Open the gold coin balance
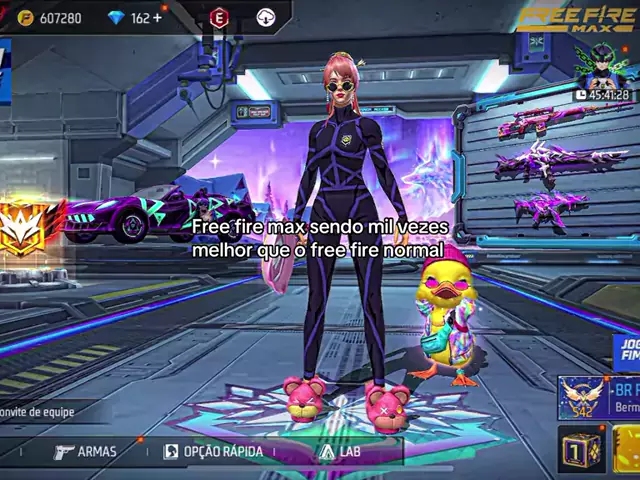The height and width of the screenshot is (480, 640). [50, 18]
